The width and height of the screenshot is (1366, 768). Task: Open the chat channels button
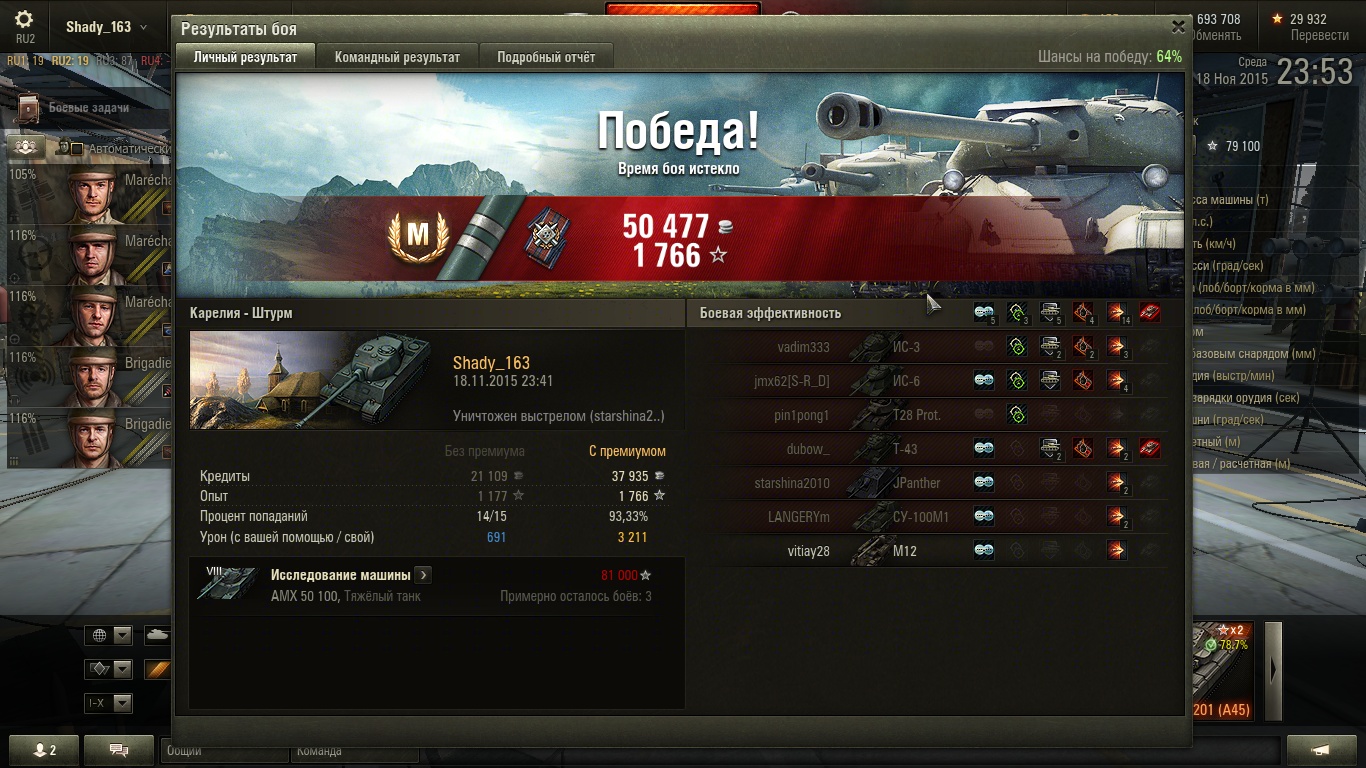pyautogui.click(x=118, y=750)
